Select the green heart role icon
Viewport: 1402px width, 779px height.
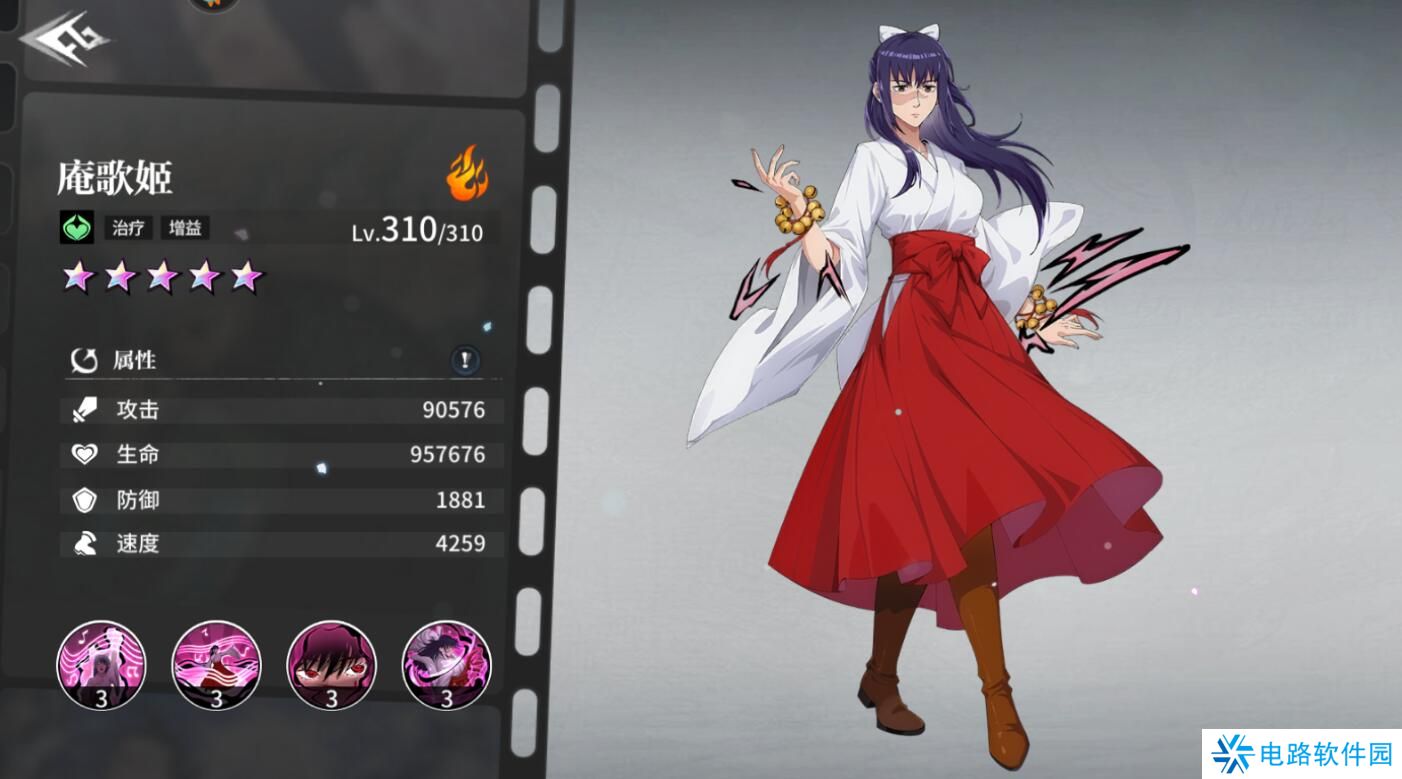pos(76,228)
